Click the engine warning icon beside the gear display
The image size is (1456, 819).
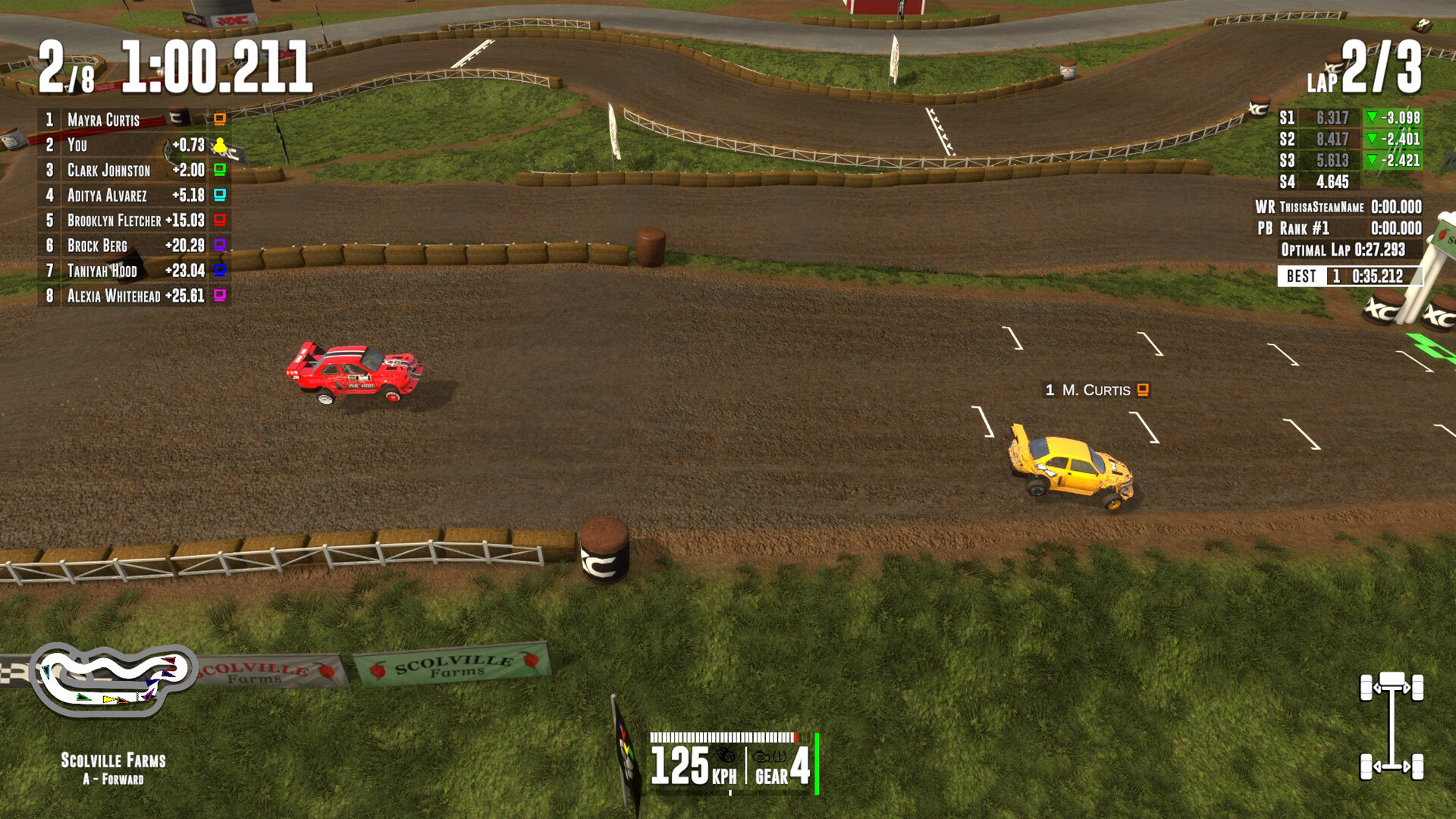761,756
